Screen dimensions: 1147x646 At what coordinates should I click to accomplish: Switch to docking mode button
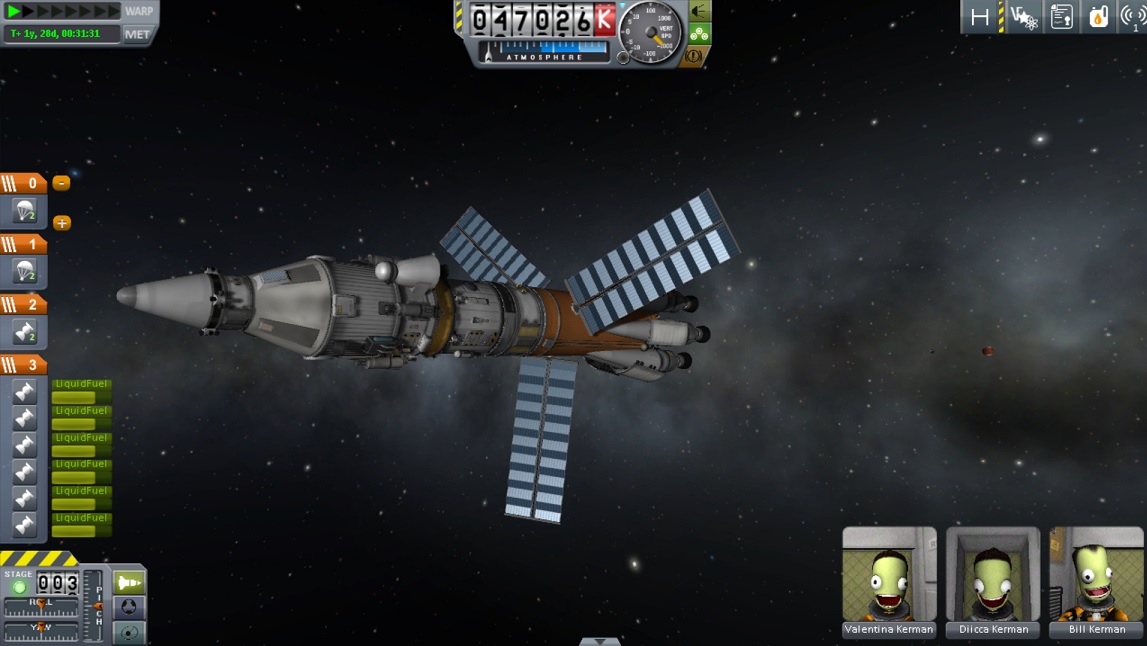[x=129, y=607]
